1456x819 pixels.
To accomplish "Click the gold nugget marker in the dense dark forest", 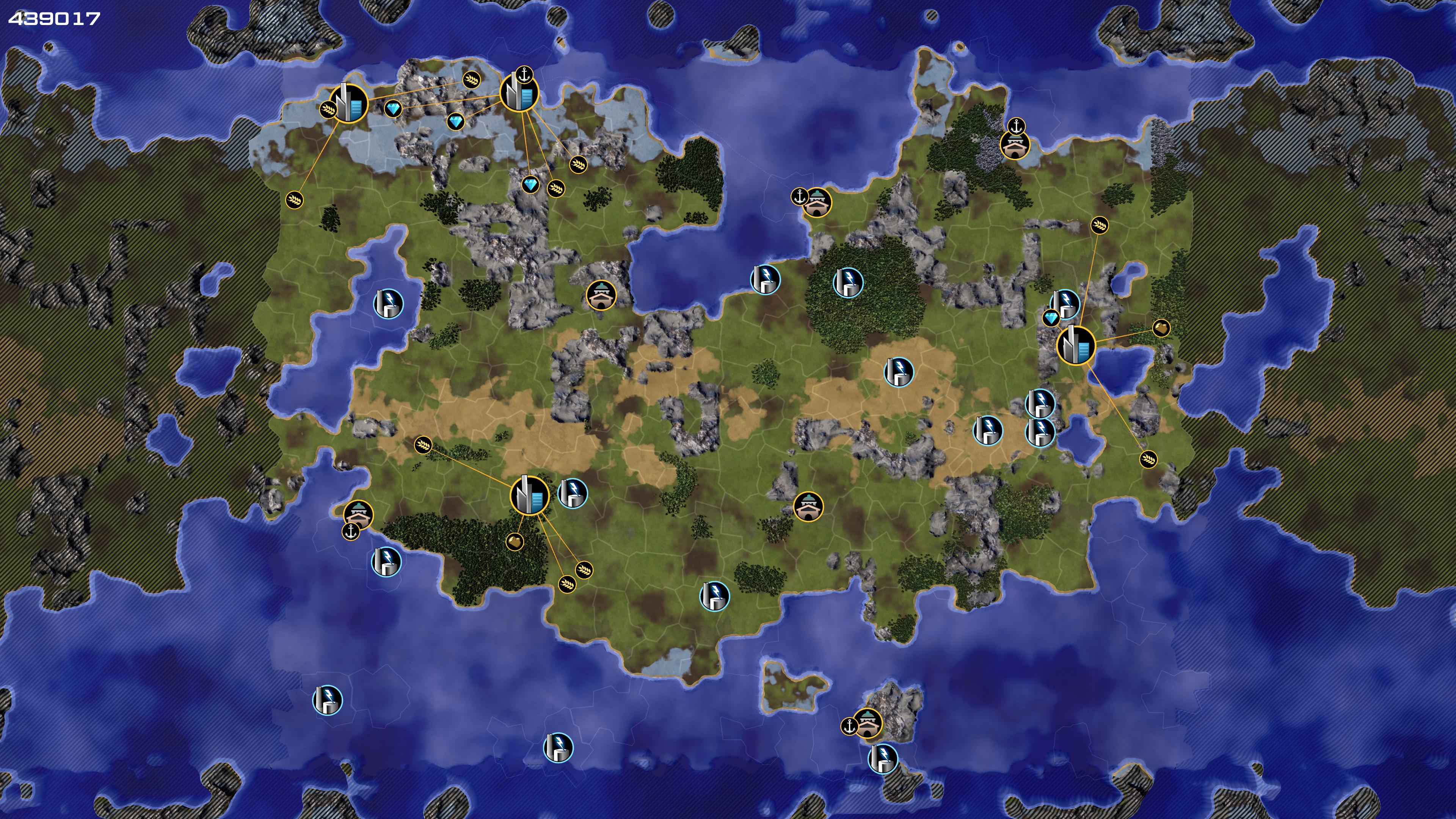I will point(515,542).
